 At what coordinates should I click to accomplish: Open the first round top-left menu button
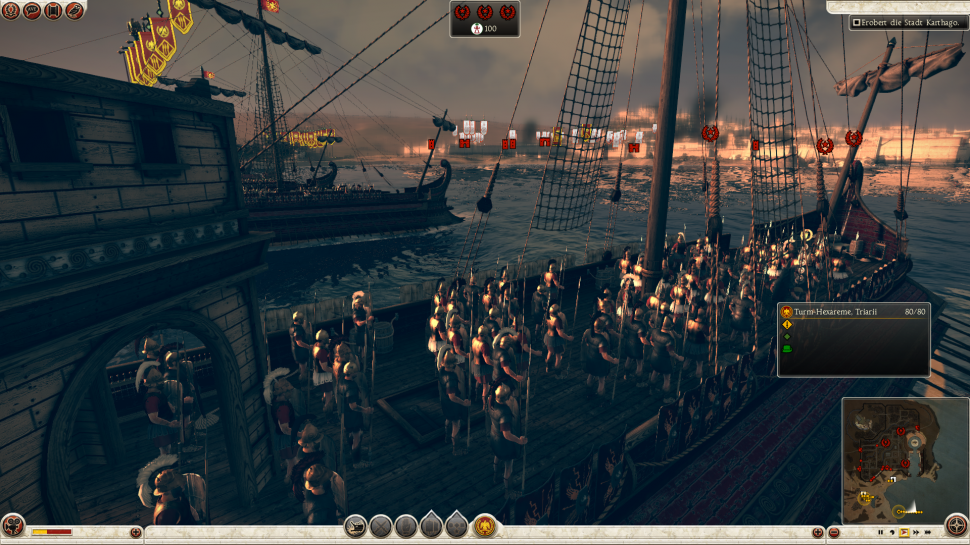click(11, 11)
